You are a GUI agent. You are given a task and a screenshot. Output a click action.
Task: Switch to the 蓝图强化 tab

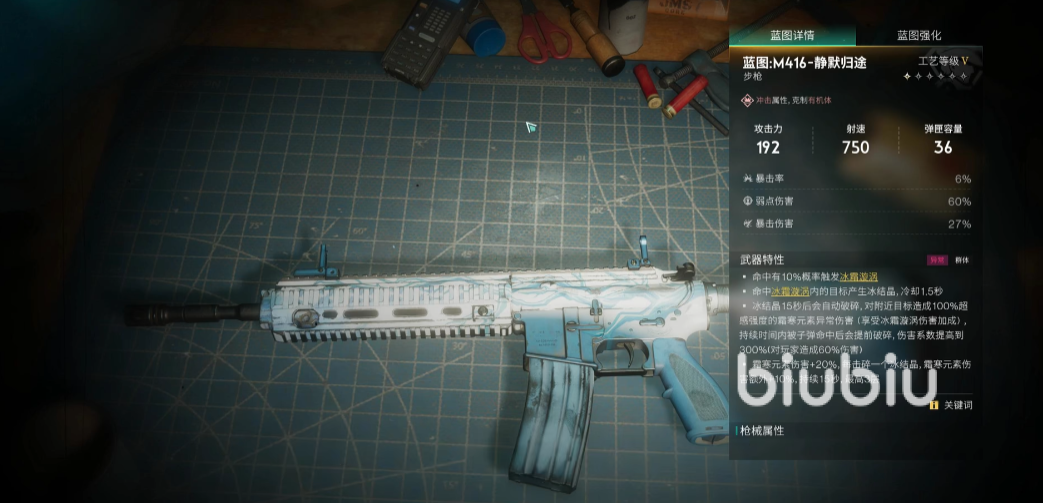coord(918,35)
